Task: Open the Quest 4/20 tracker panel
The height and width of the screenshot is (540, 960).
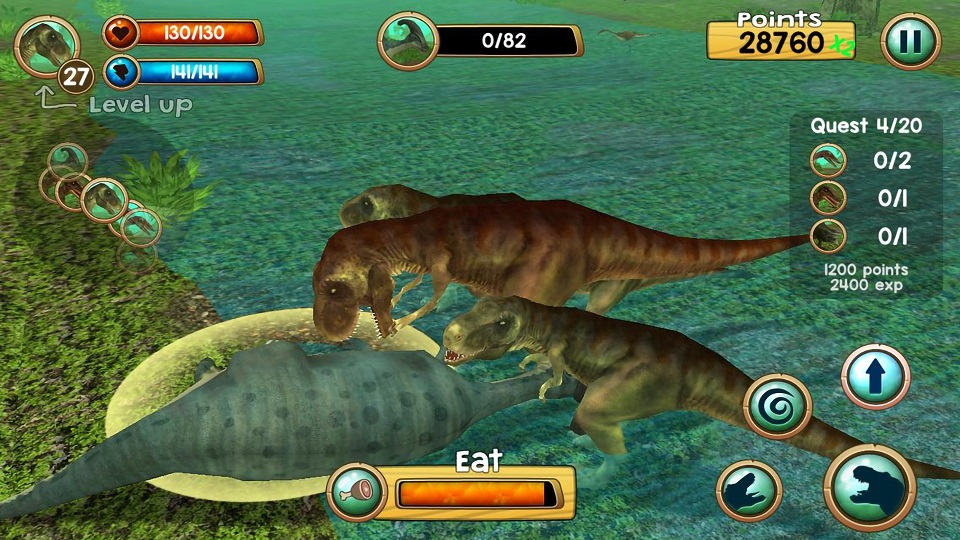Action: coord(865,126)
